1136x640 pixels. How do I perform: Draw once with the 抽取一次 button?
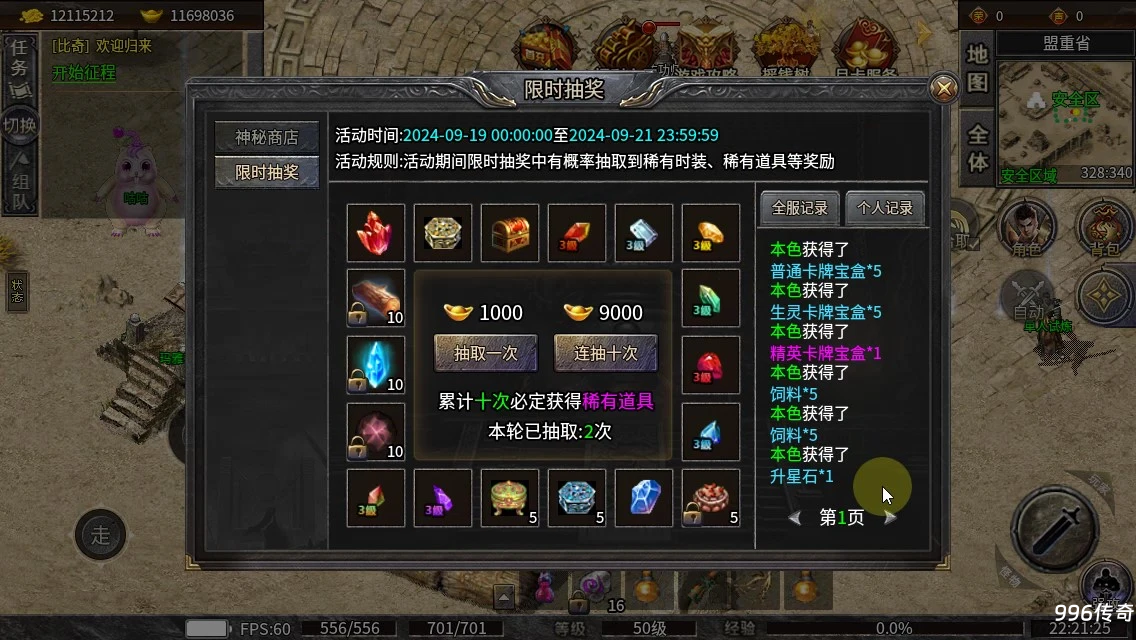coord(485,353)
